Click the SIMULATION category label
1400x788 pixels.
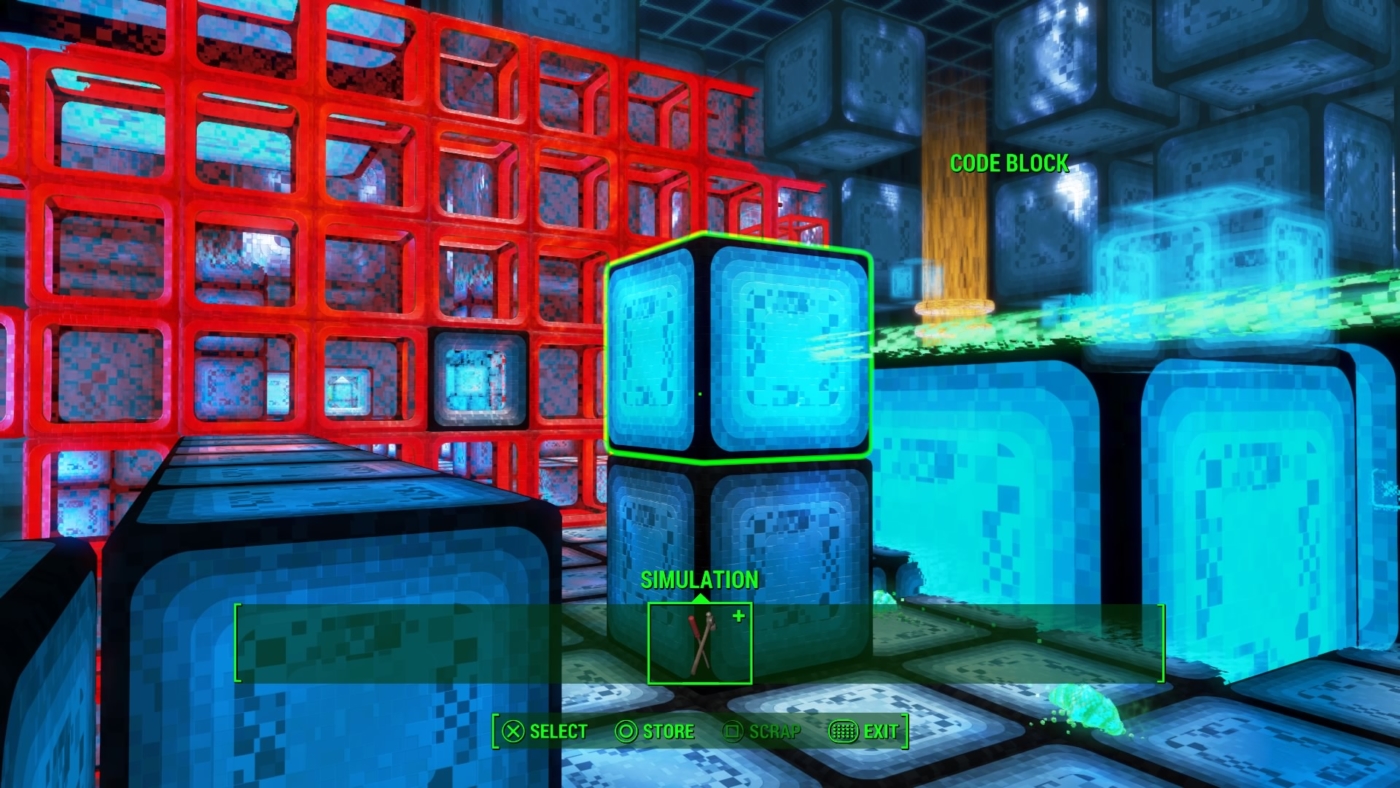click(699, 579)
